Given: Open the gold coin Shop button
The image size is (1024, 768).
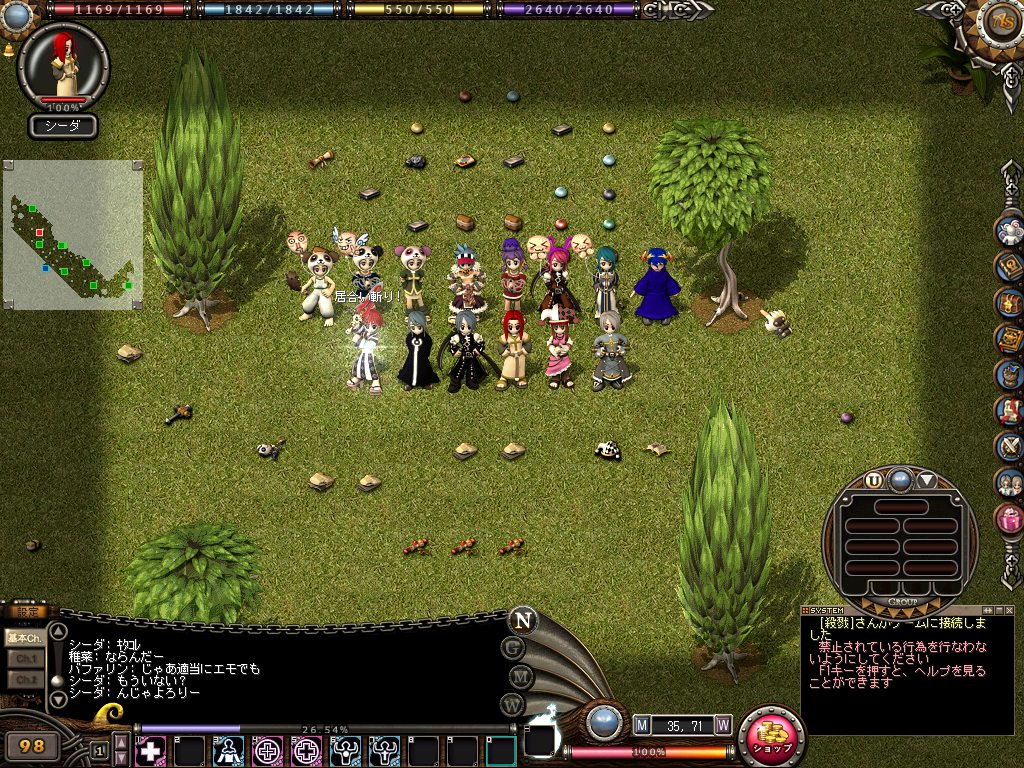Looking at the screenshot, I should [x=771, y=737].
